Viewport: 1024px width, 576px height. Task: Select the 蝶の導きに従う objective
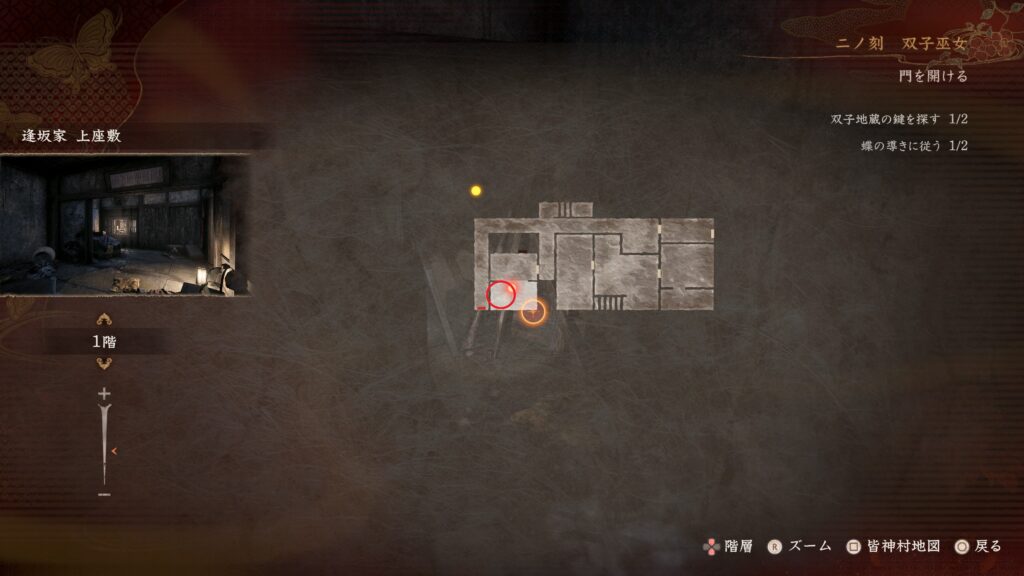click(913, 146)
